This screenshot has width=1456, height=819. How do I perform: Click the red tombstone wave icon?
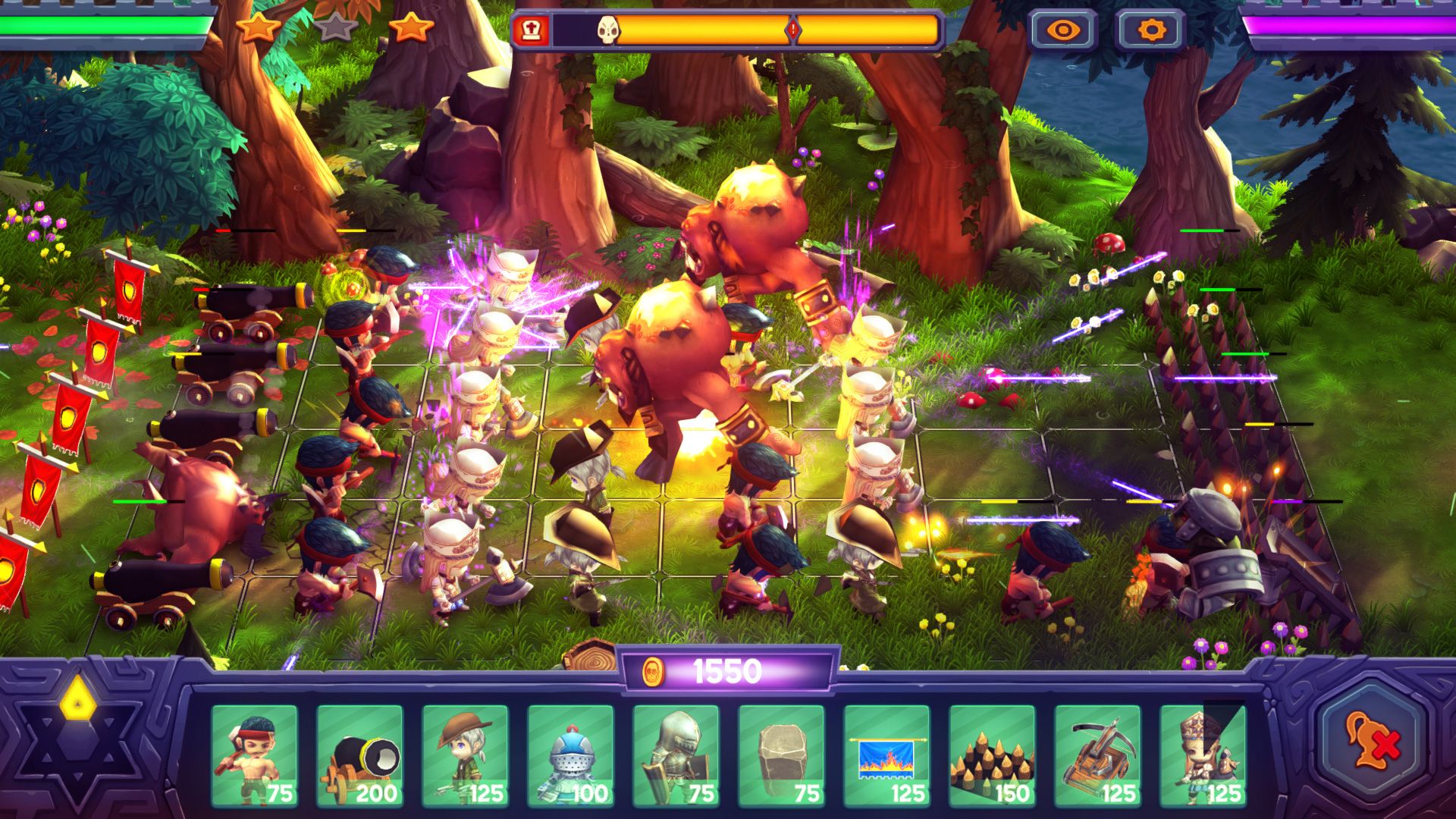(530, 31)
